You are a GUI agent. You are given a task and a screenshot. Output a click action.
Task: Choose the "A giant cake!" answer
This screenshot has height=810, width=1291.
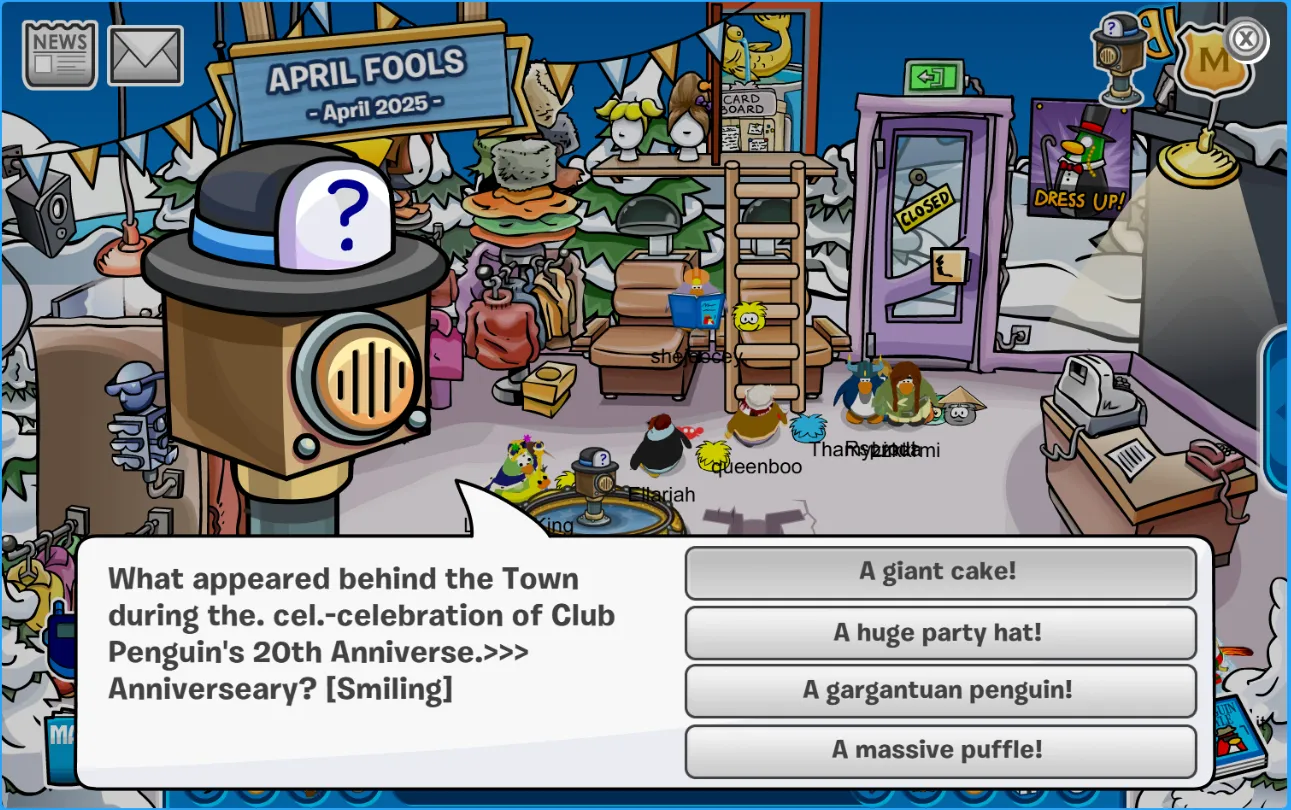coord(940,572)
